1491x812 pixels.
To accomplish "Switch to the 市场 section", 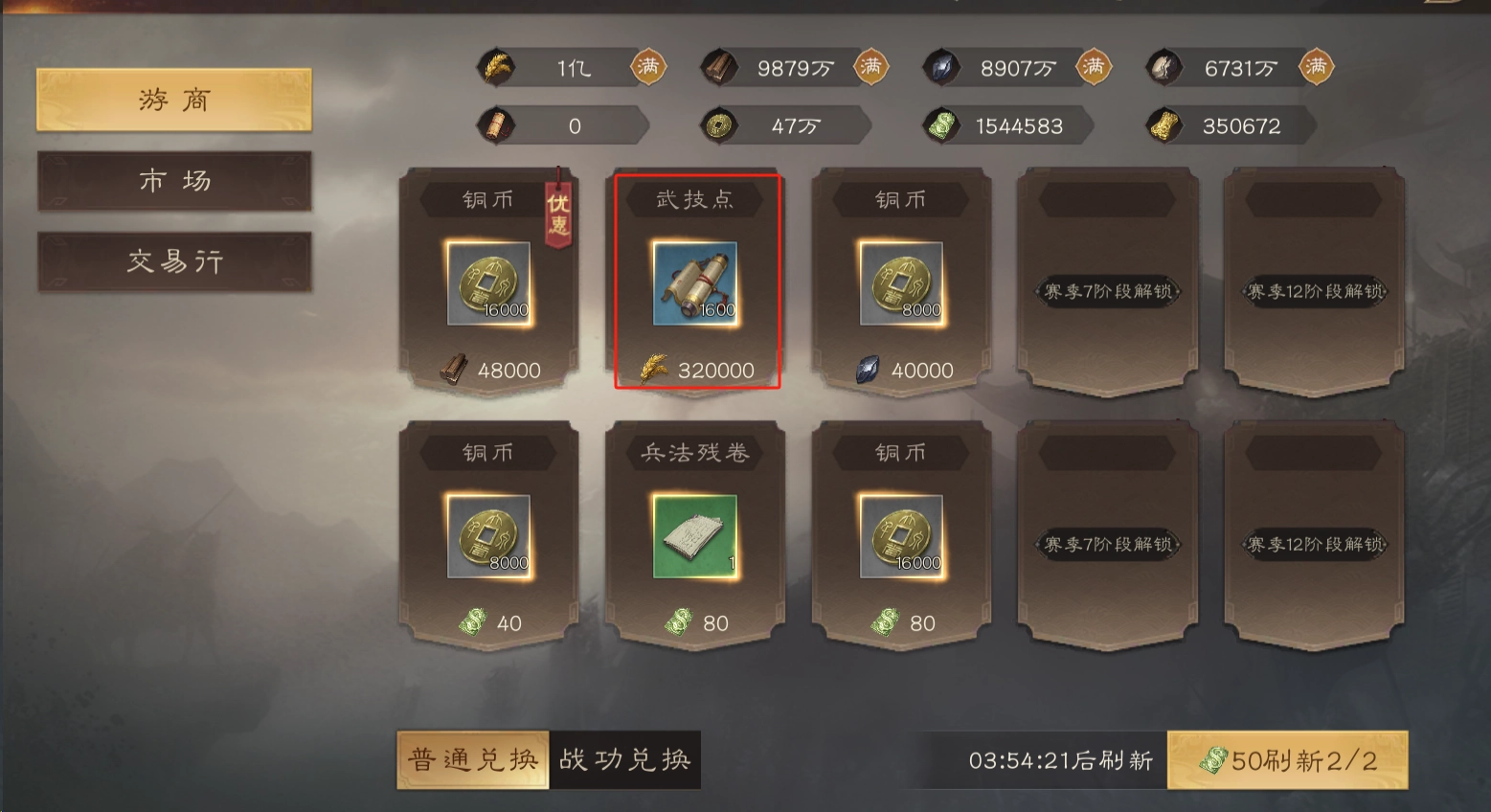I will coord(173,181).
